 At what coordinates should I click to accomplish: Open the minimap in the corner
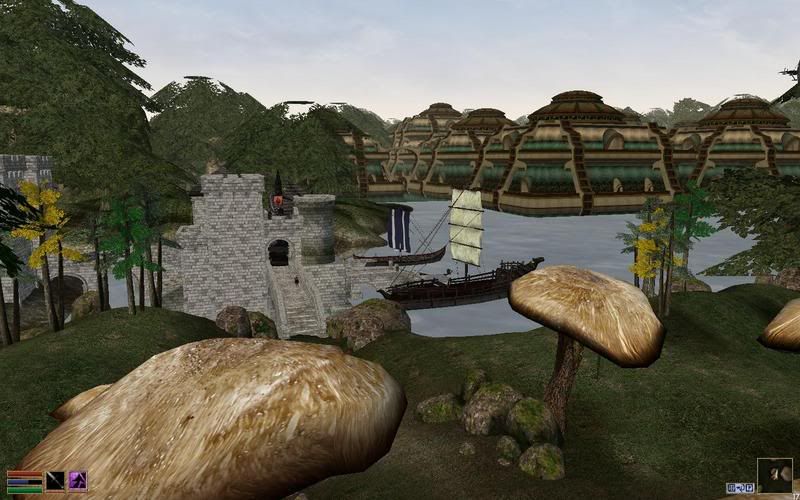click(x=774, y=475)
